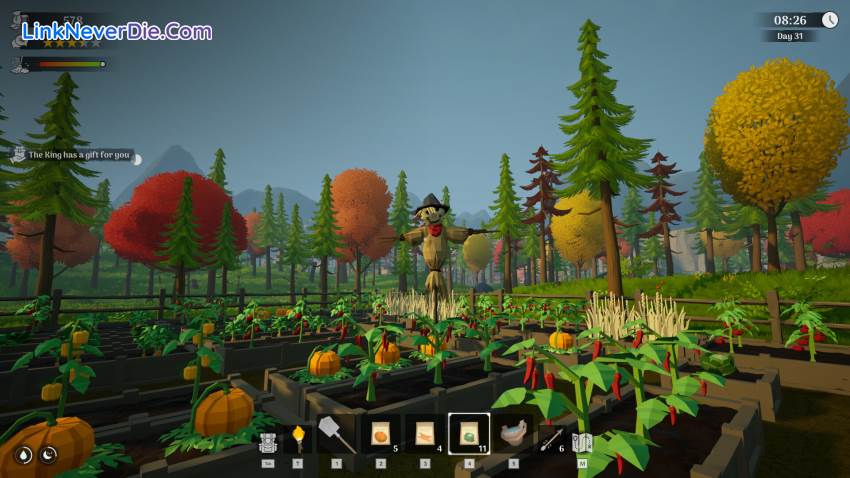Select the orange pumpkin seed packet
The image size is (850, 478).
(x=381, y=434)
